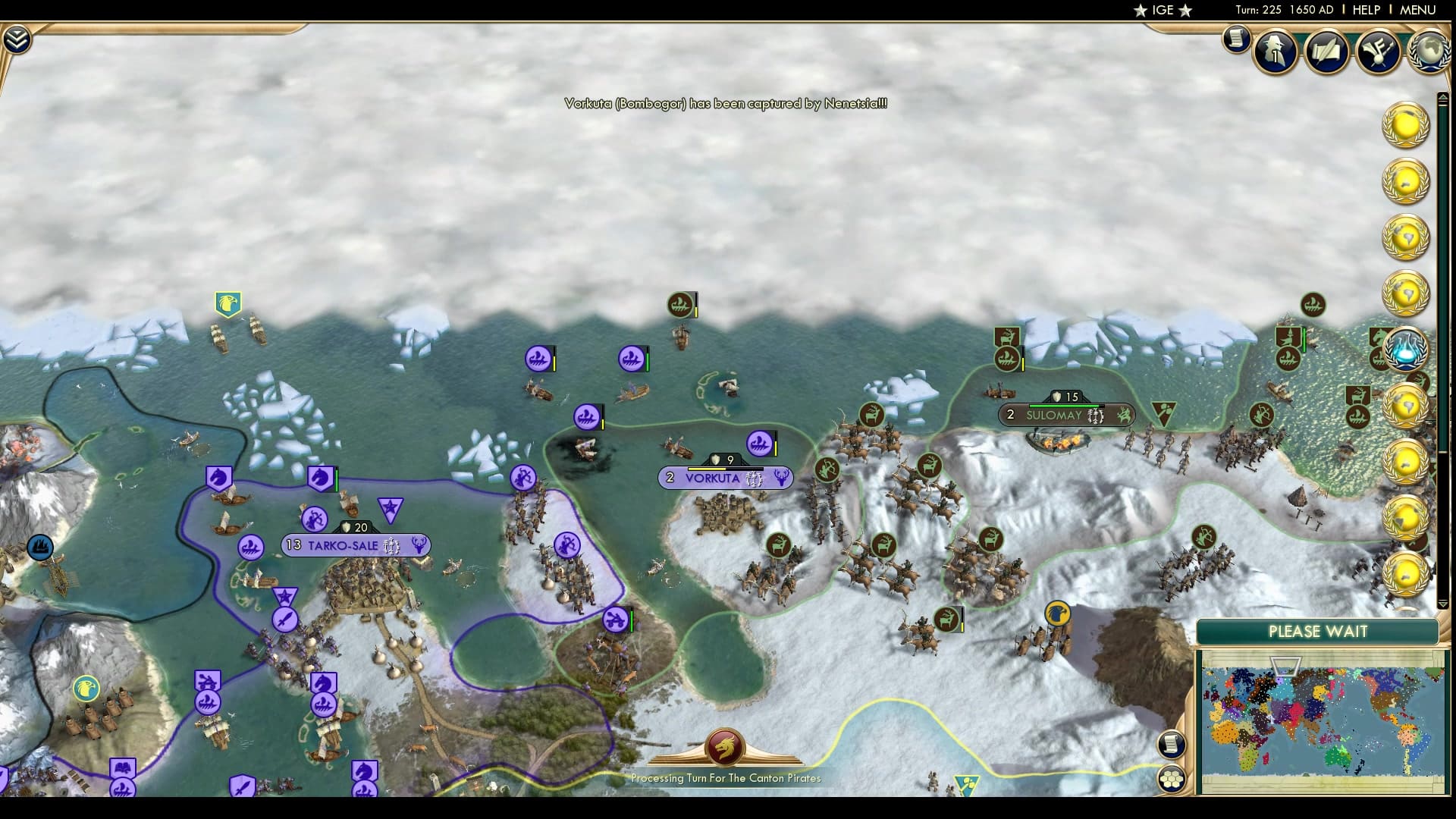
Task: Open the Espionage overview icon
Action: pos(1274,49)
